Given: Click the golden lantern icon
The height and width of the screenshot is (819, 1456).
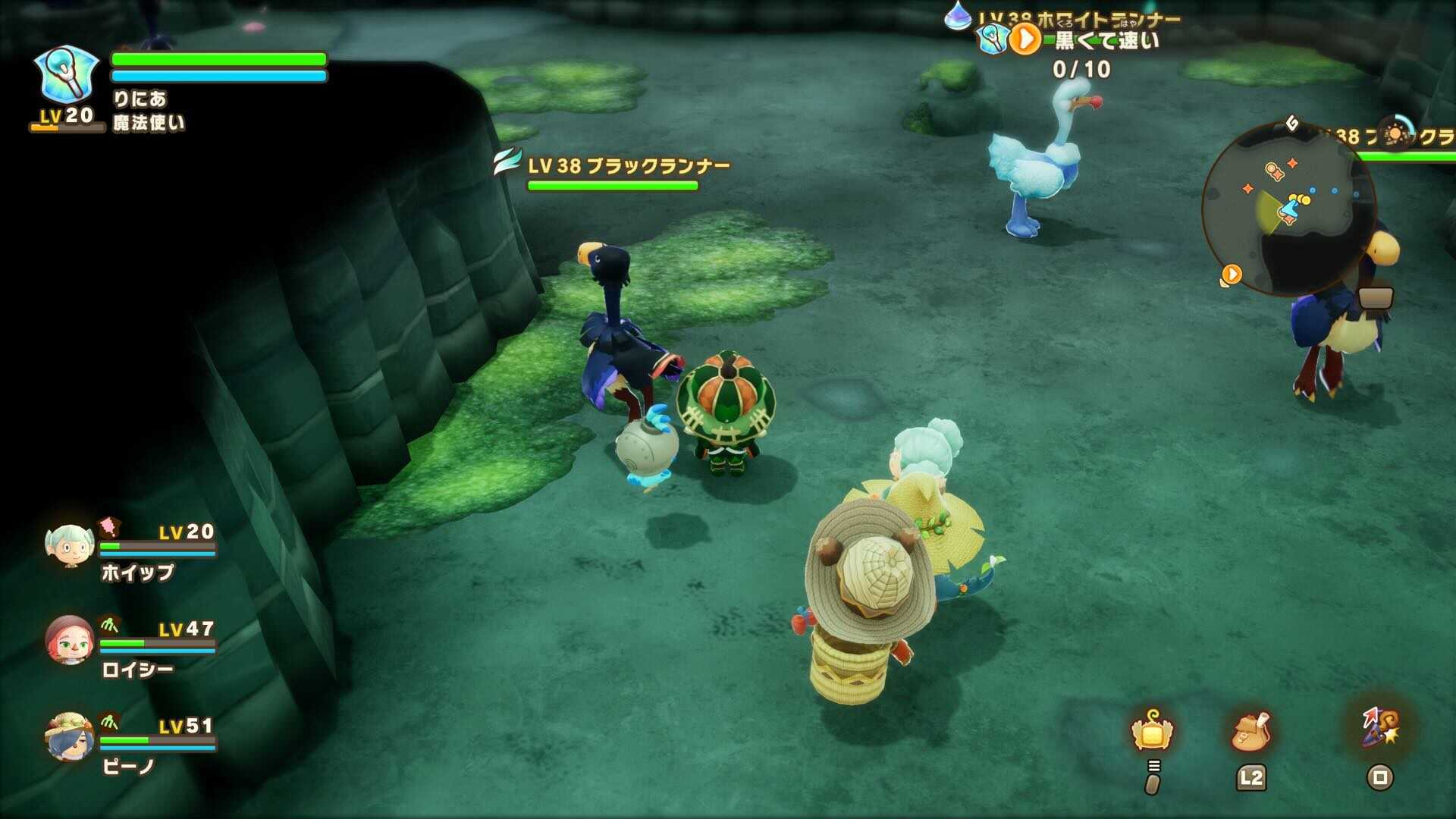Looking at the screenshot, I should tap(1152, 732).
